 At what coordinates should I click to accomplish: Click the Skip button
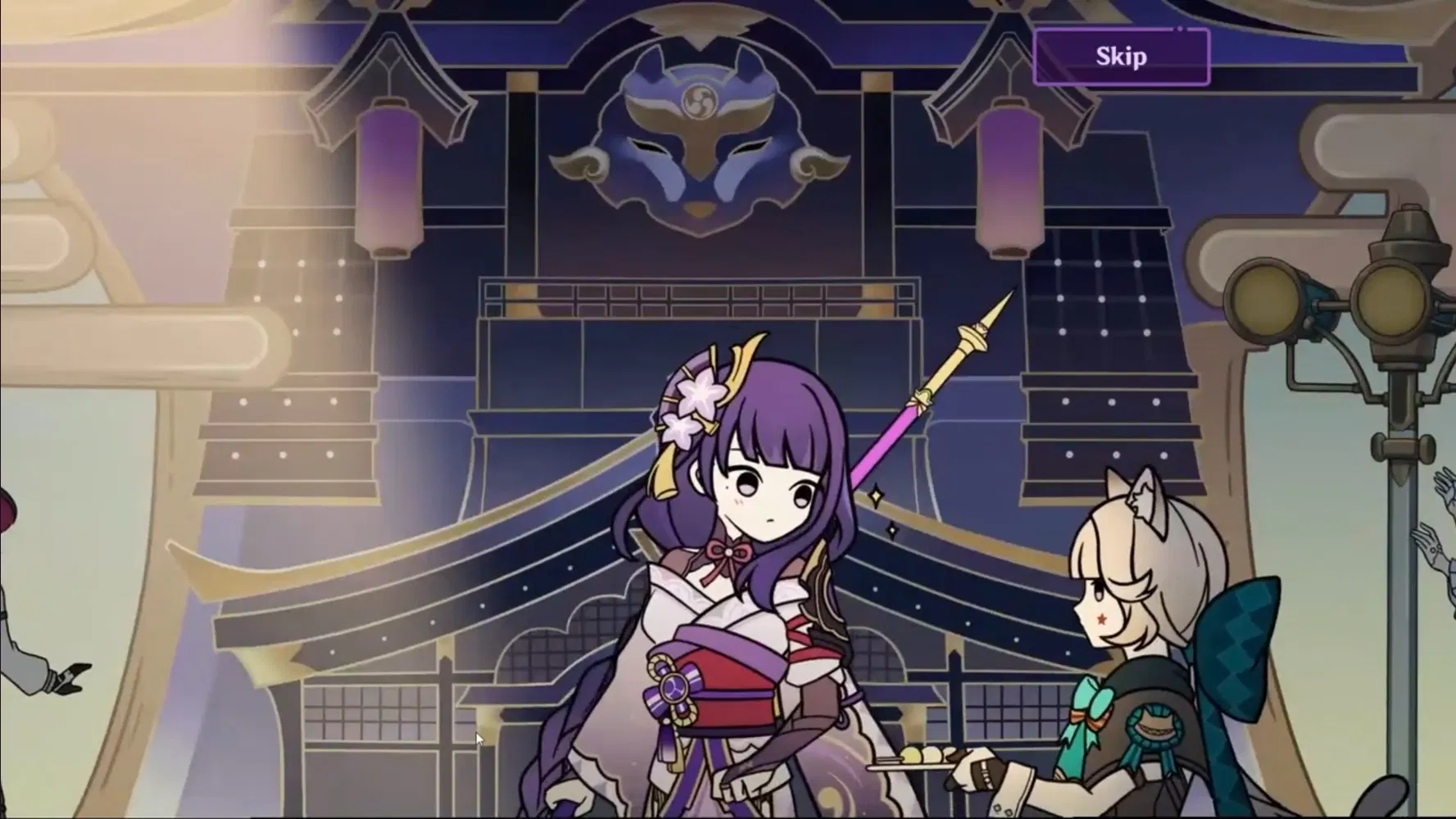pyautogui.click(x=1120, y=57)
